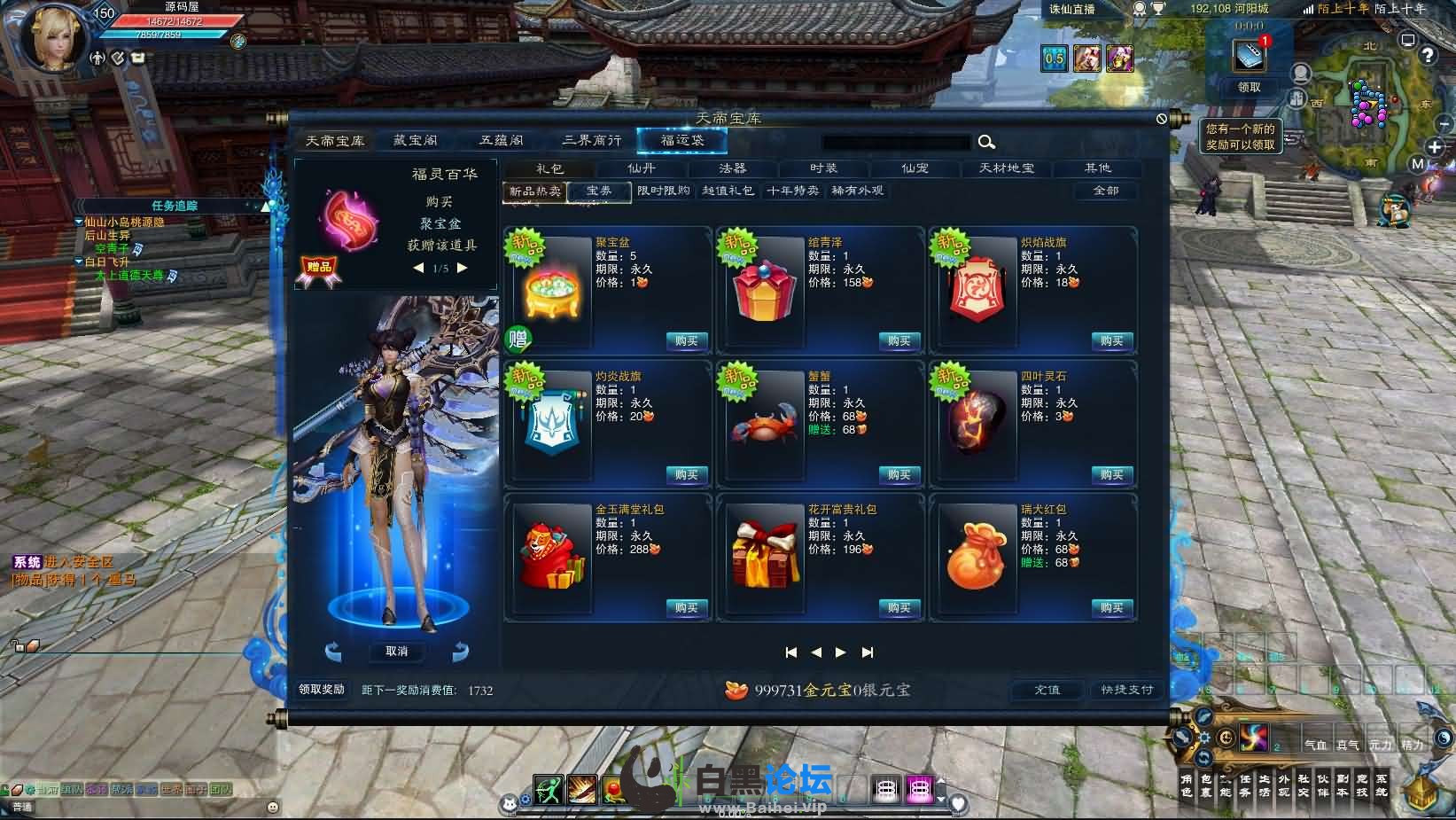The height and width of the screenshot is (820, 1456).
Task: Switch to the 藏宝阁 tab
Action: (416, 141)
